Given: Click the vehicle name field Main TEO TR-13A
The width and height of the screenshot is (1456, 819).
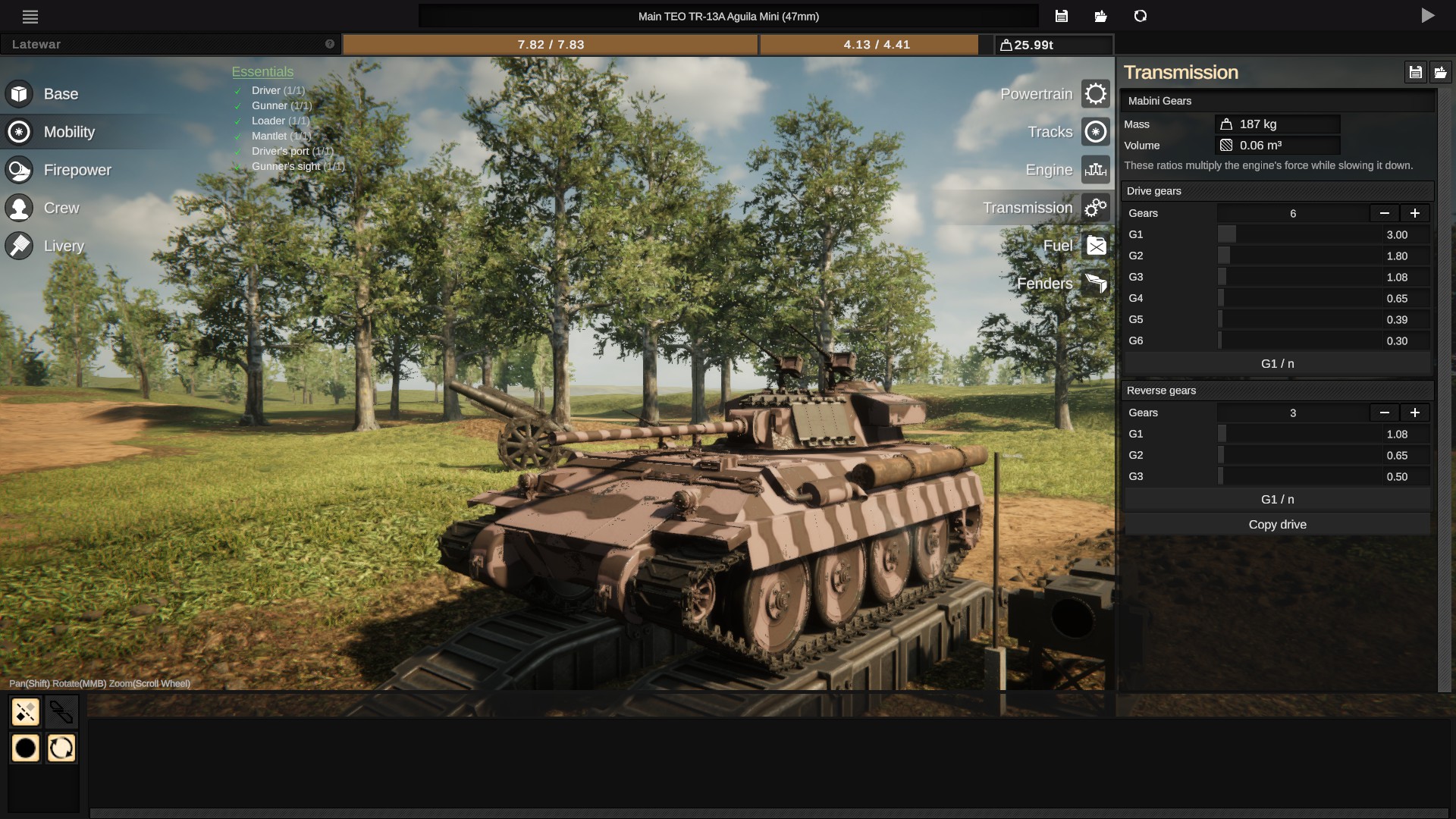Looking at the screenshot, I should click(x=729, y=15).
